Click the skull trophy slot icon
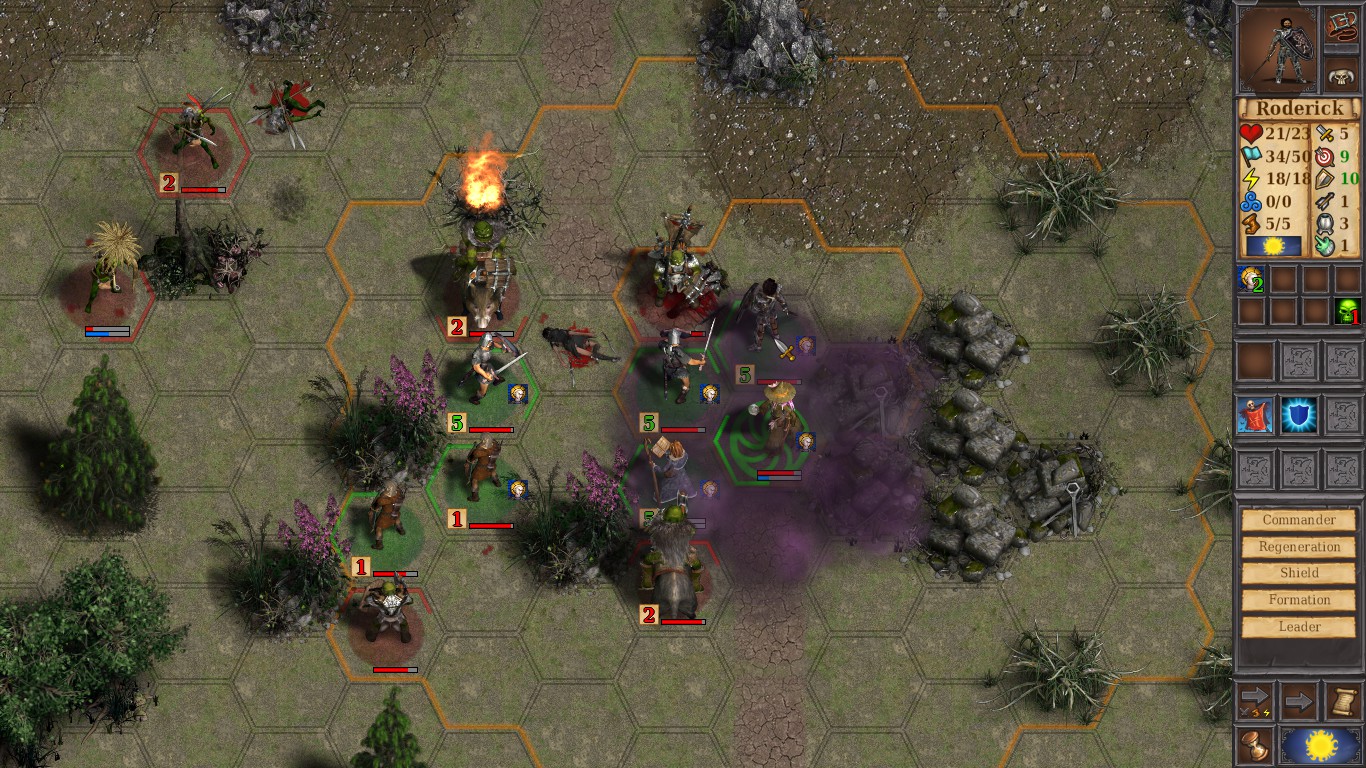Screen dimensions: 1366x768 [x=1340, y=73]
